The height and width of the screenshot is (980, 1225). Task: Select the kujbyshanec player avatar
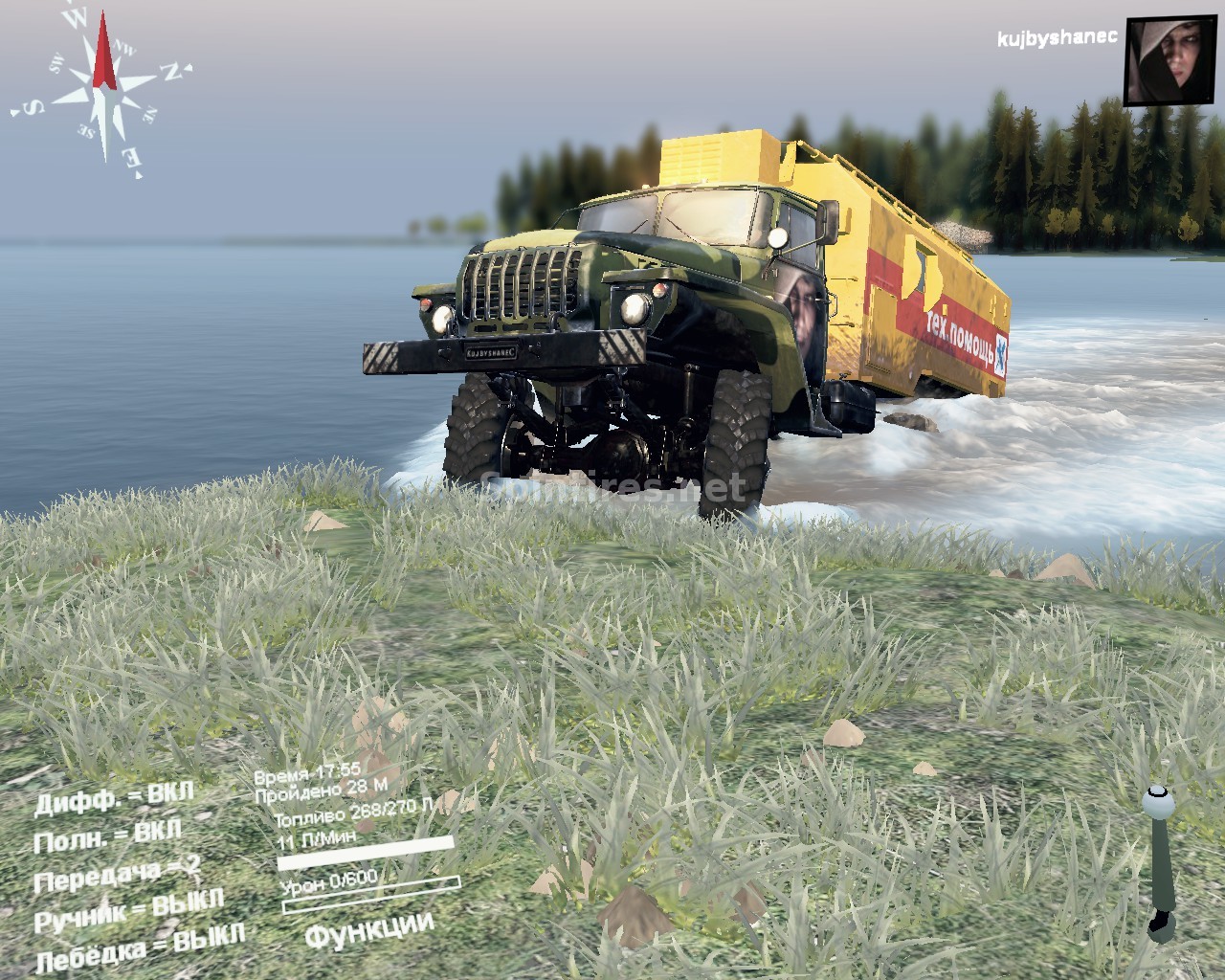[x=1169, y=60]
